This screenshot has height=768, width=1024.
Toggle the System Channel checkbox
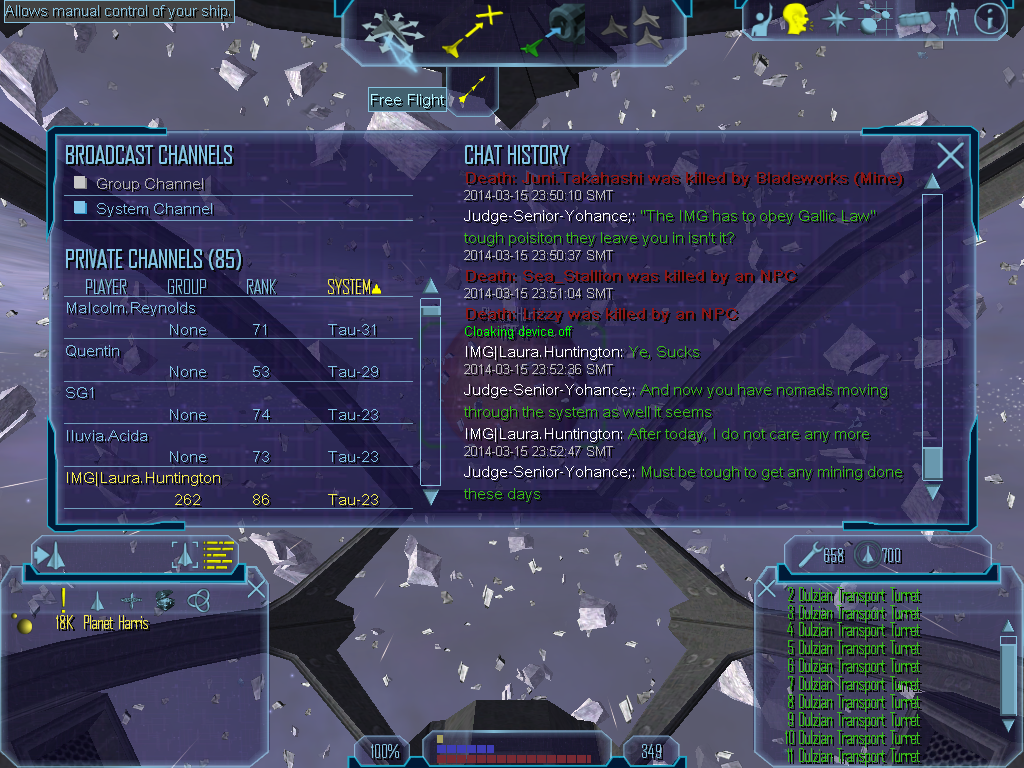(81, 208)
